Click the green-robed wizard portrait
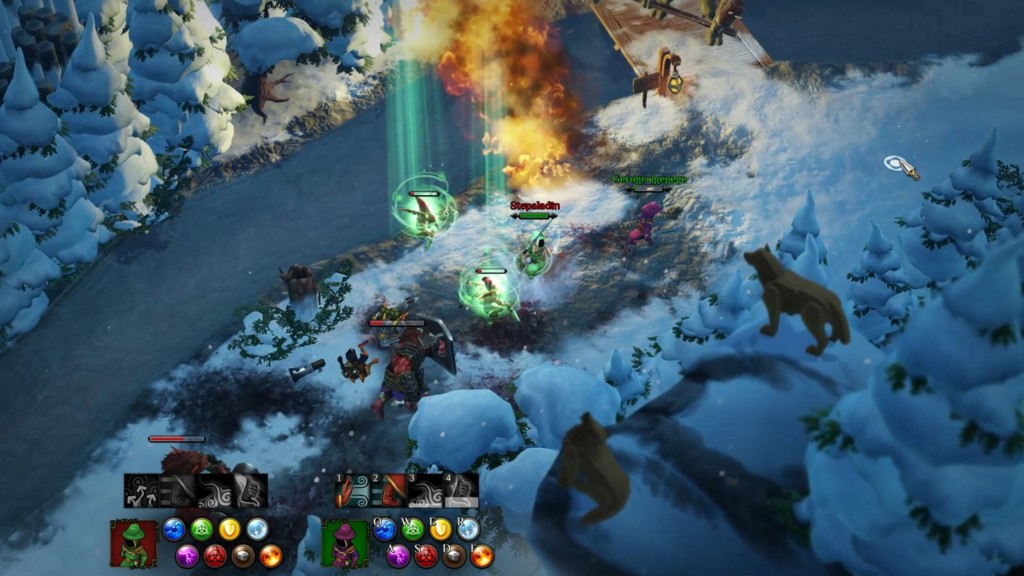Image resolution: width=1024 pixels, height=576 pixels. tap(133, 543)
